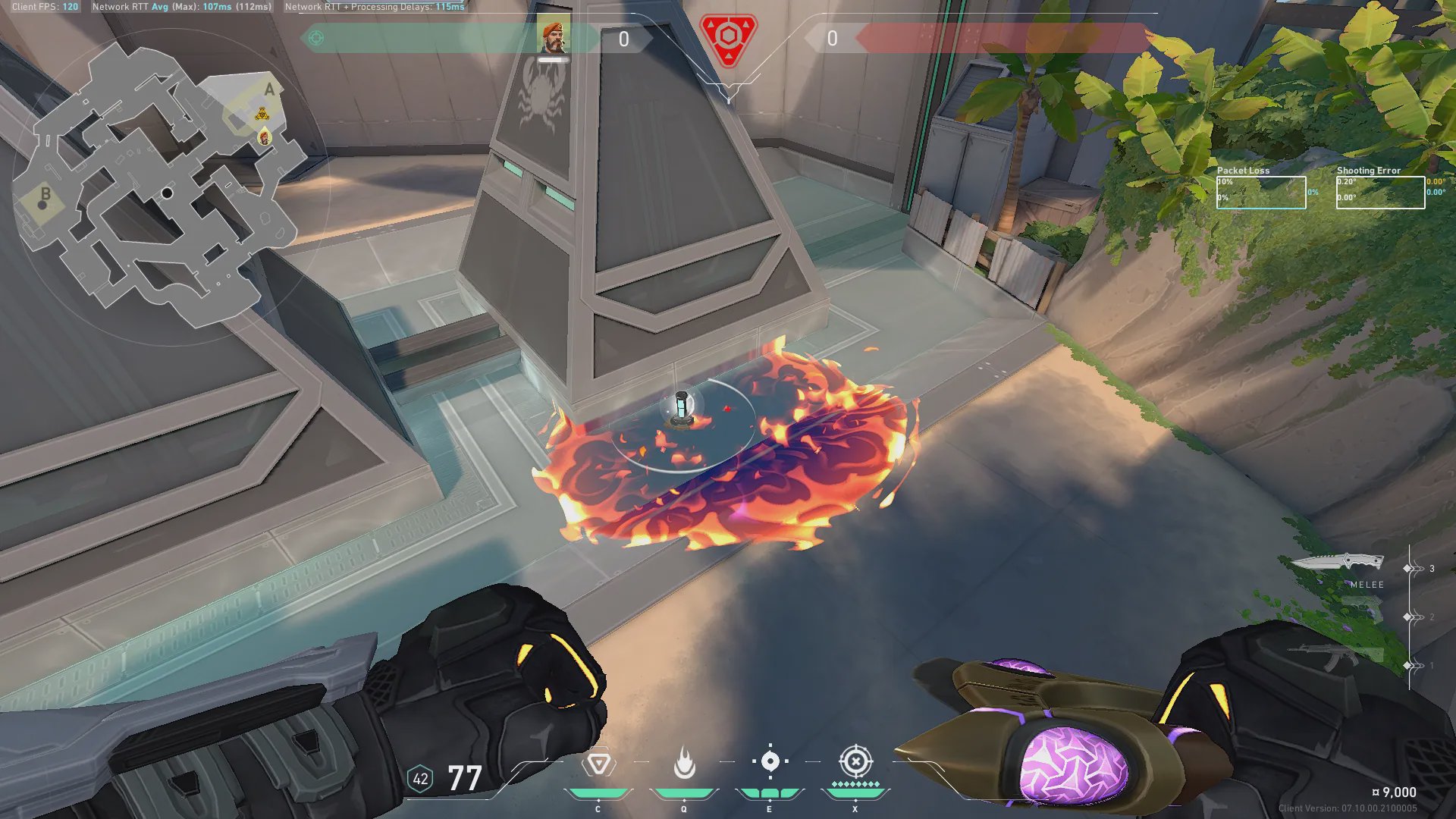Viewport: 1456px width, 819px height.
Task: Select the Stim Beacon ability icon
Action: tap(598, 764)
